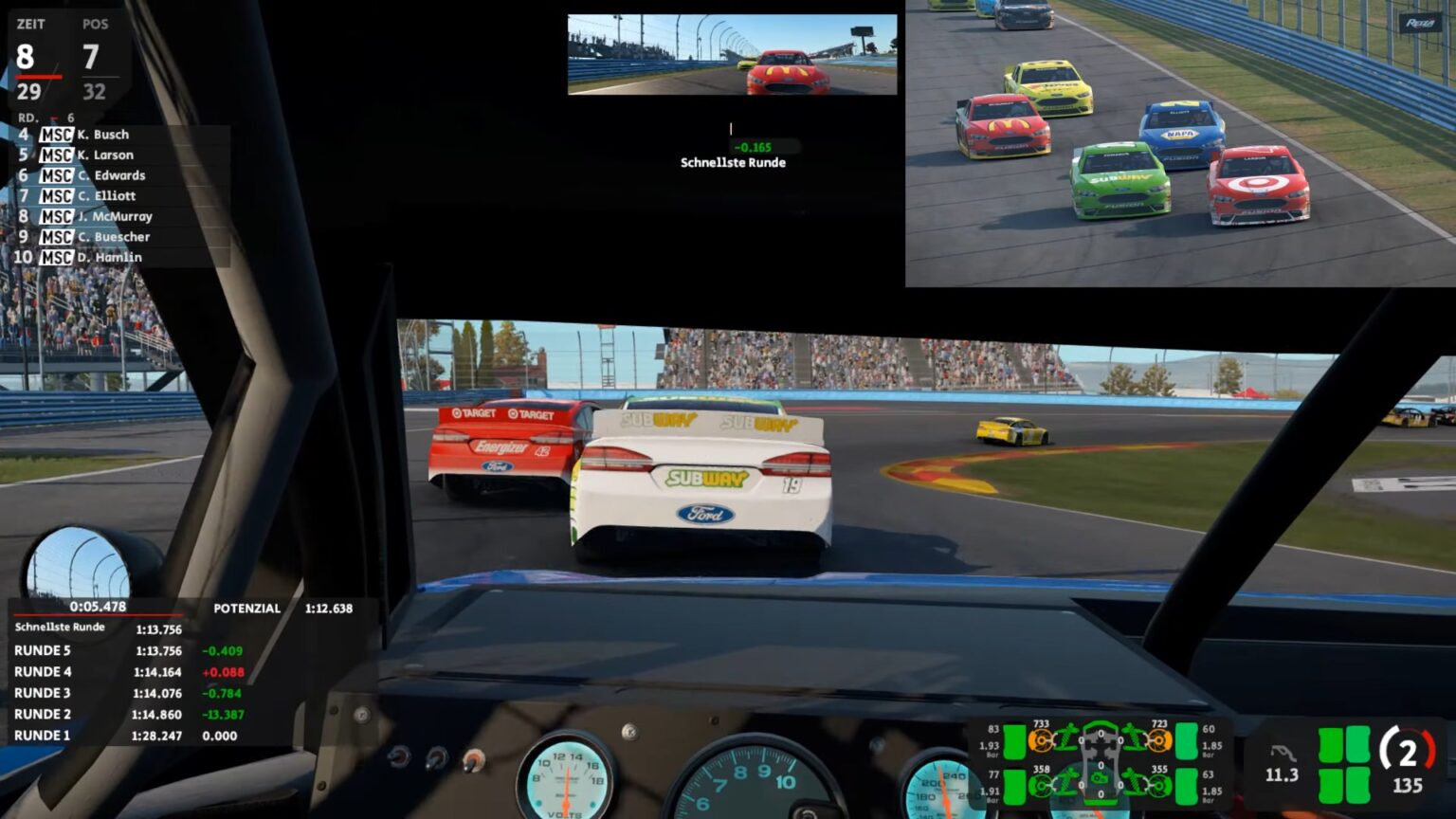Expand the POTENZIAL time entry
This screenshot has height=819, width=1456.
tap(250, 609)
